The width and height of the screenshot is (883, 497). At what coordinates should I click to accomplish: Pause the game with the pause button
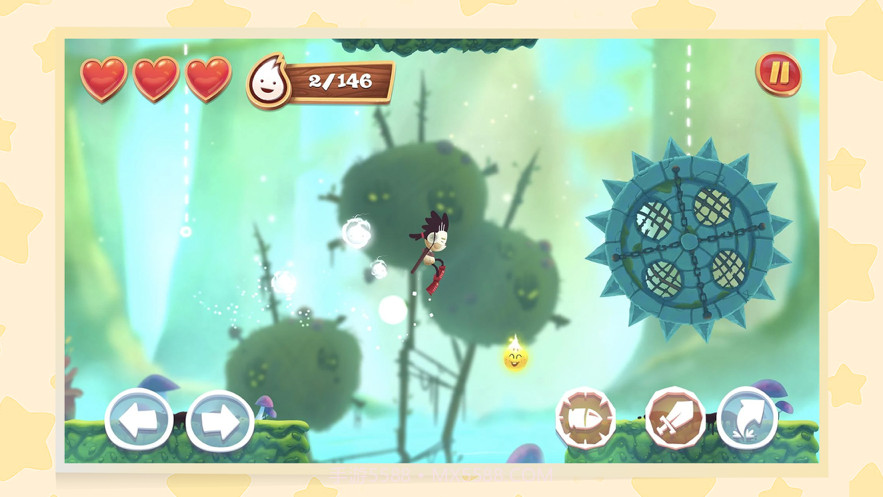click(x=778, y=74)
